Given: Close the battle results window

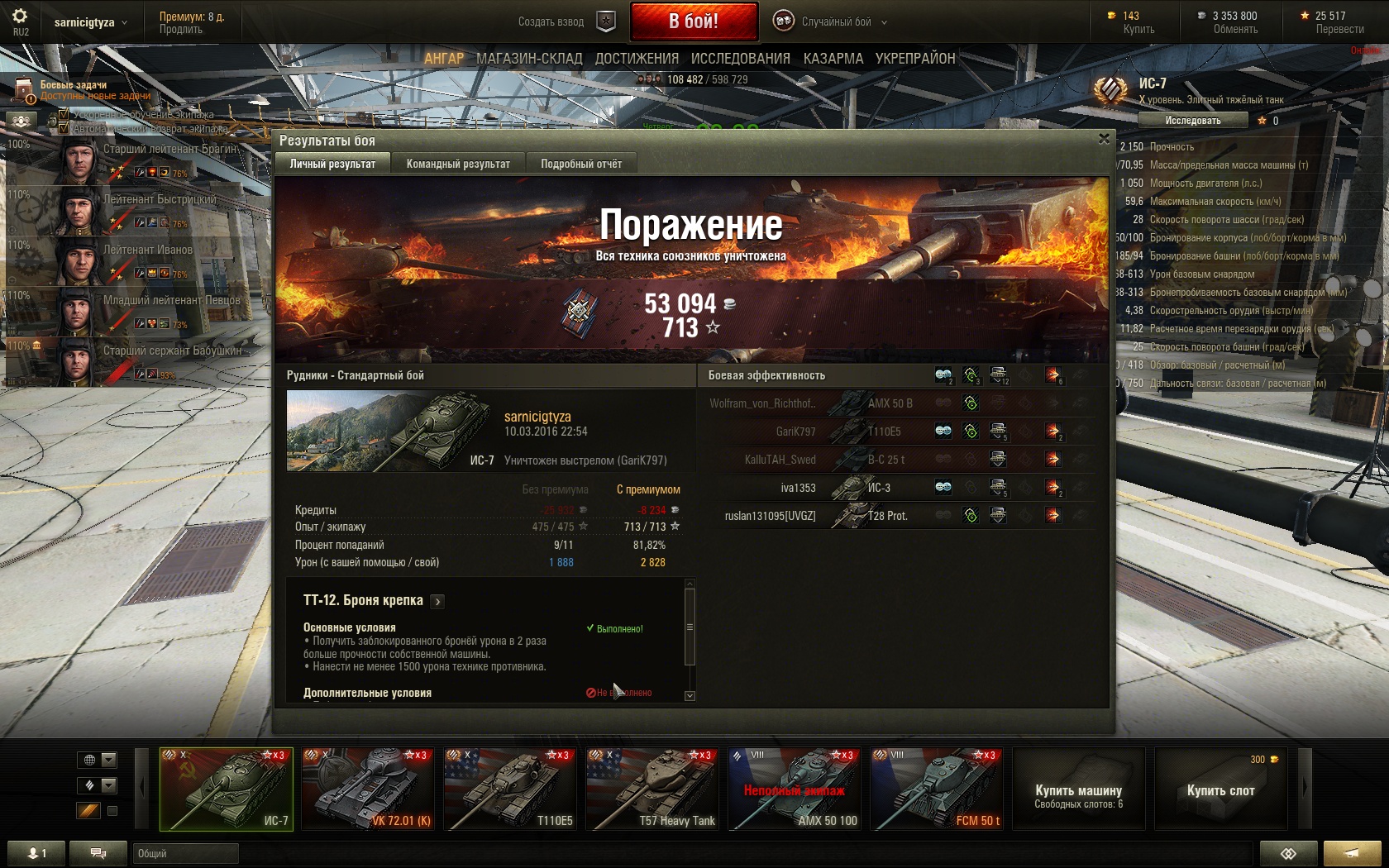Looking at the screenshot, I should pos(1104,139).
